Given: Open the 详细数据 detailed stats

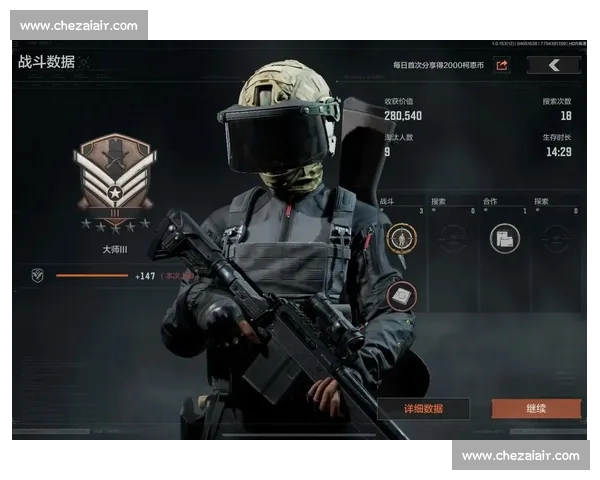Looking at the screenshot, I should tap(423, 409).
